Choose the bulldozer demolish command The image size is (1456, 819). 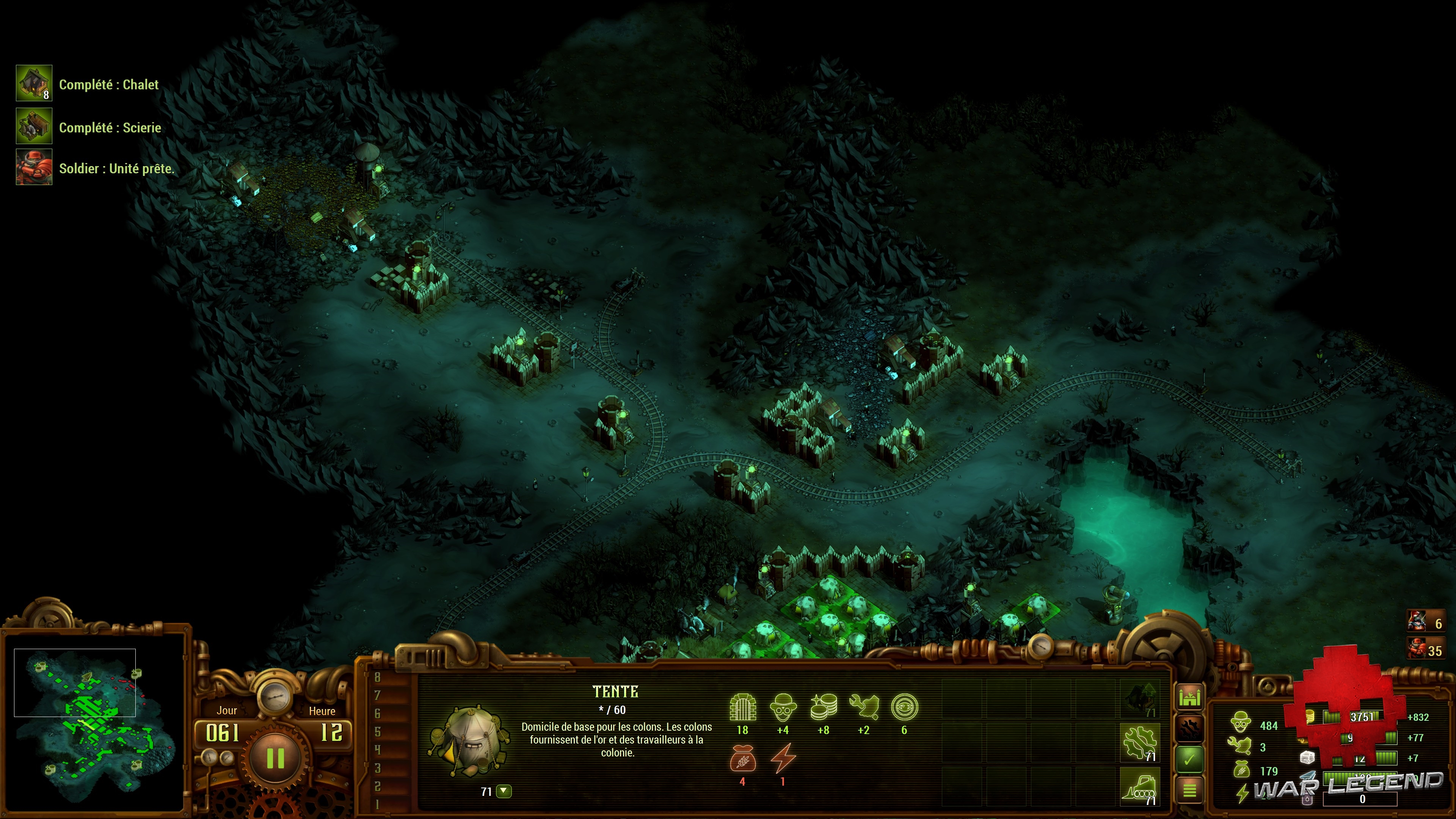(1140, 786)
